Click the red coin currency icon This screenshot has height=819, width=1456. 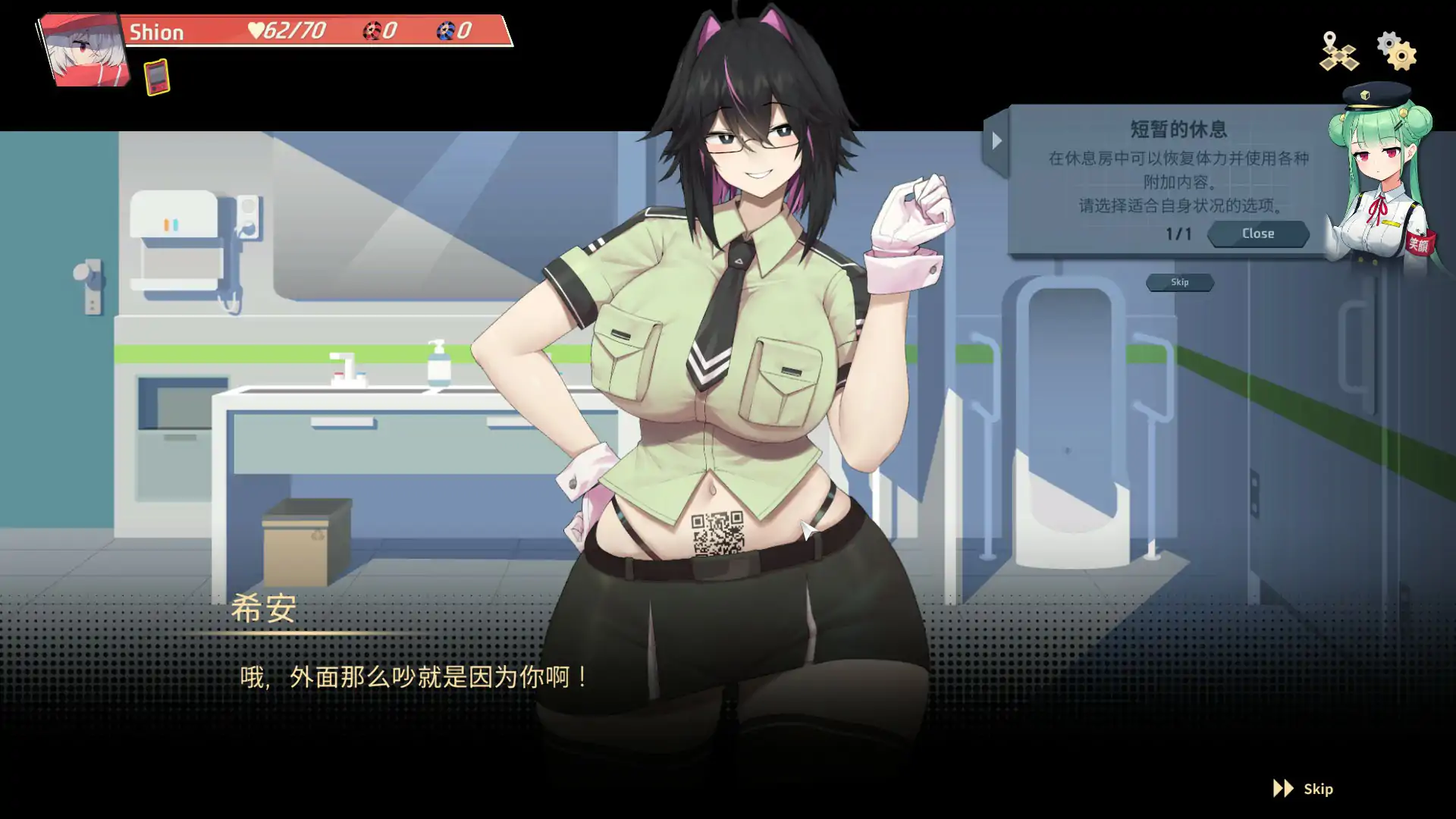click(371, 30)
